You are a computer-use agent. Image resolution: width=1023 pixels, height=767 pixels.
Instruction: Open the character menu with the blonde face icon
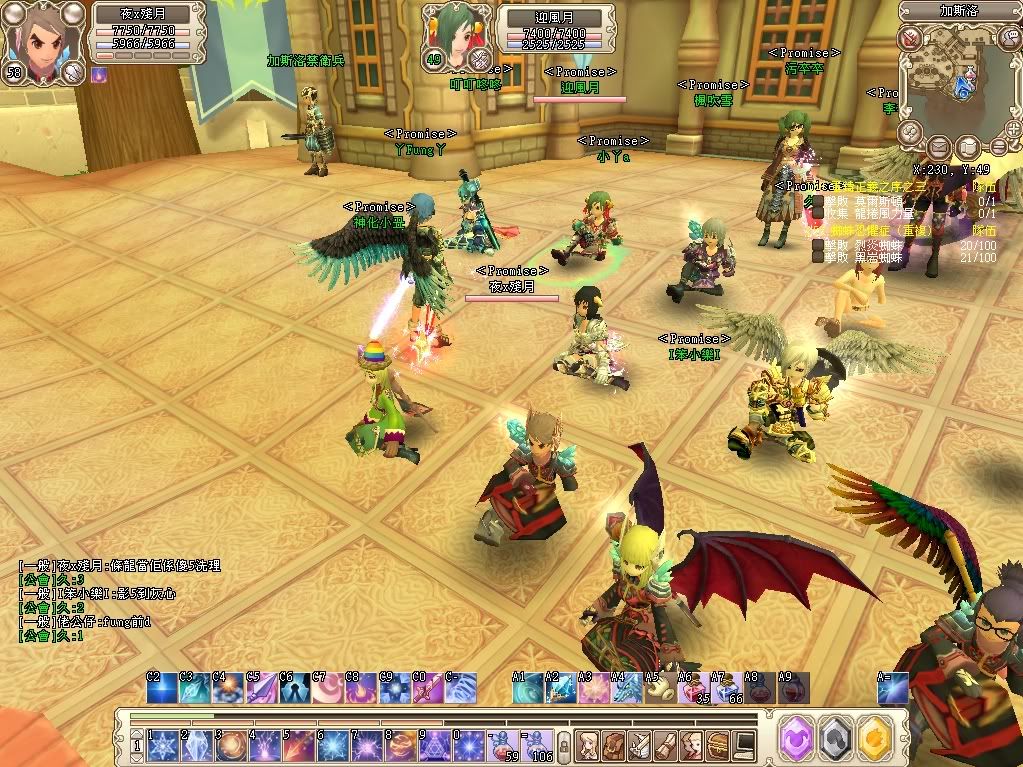587,744
